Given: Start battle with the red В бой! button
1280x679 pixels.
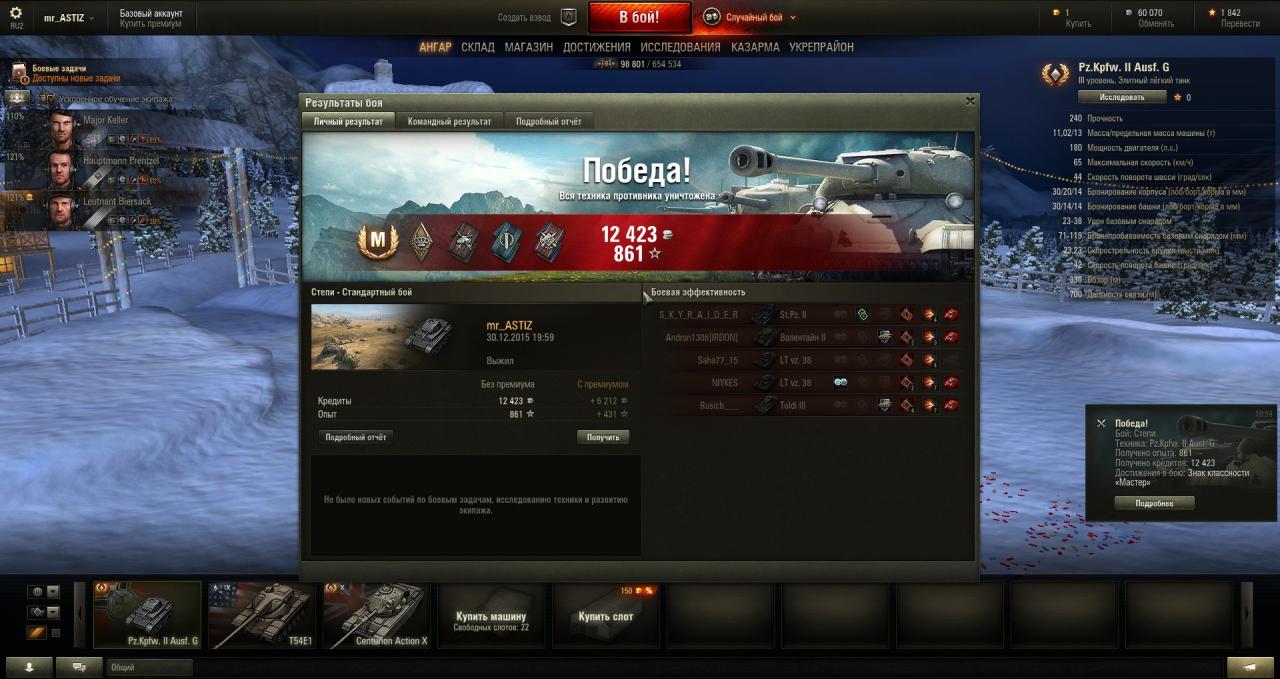Looking at the screenshot, I should click(639, 17).
